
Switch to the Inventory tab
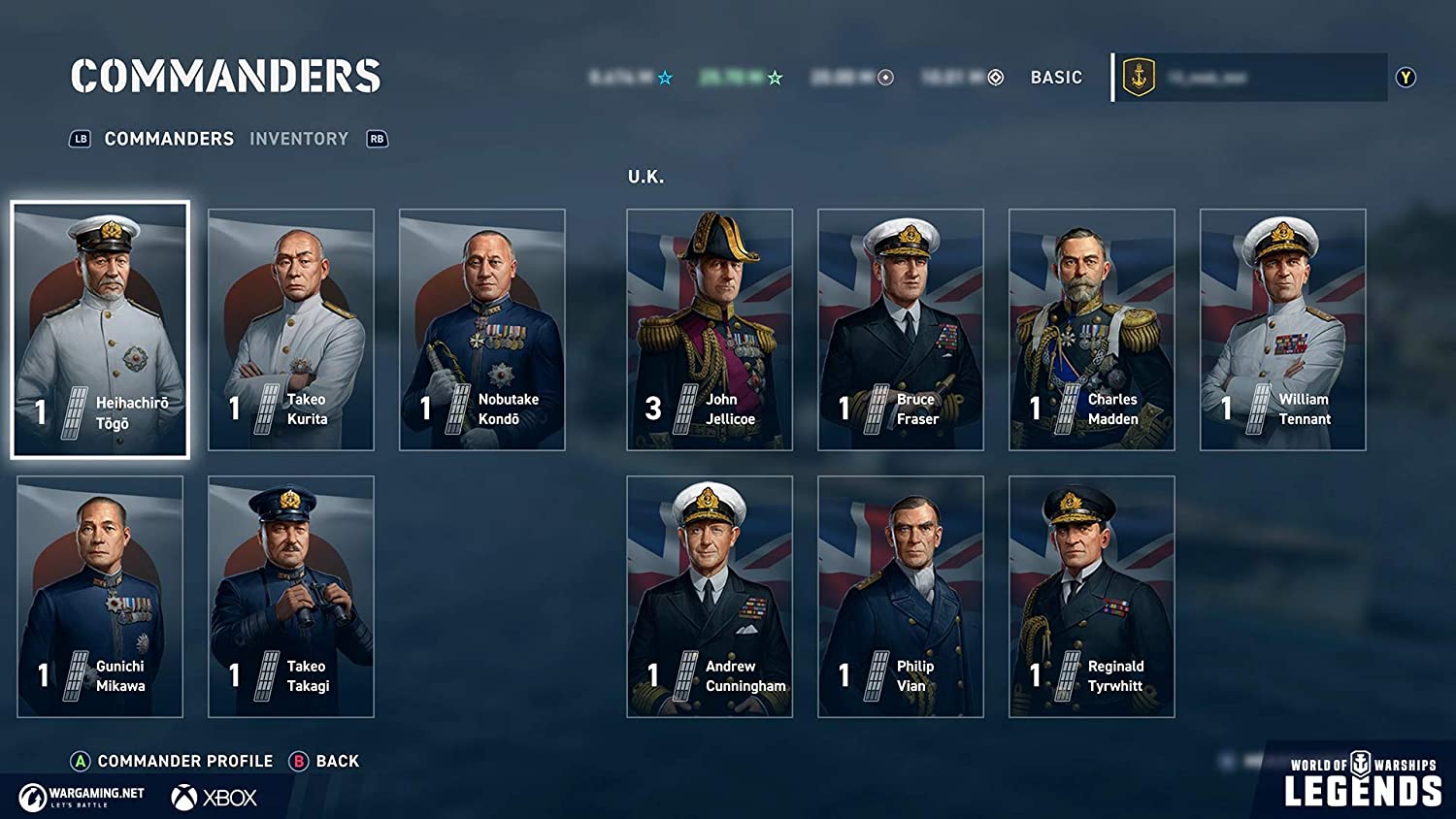[x=299, y=139]
